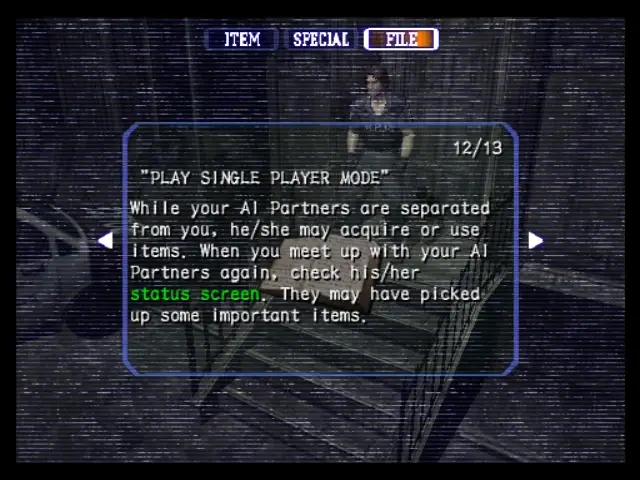Switch to the ITEM tab
The width and height of the screenshot is (640, 480).
coord(241,39)
